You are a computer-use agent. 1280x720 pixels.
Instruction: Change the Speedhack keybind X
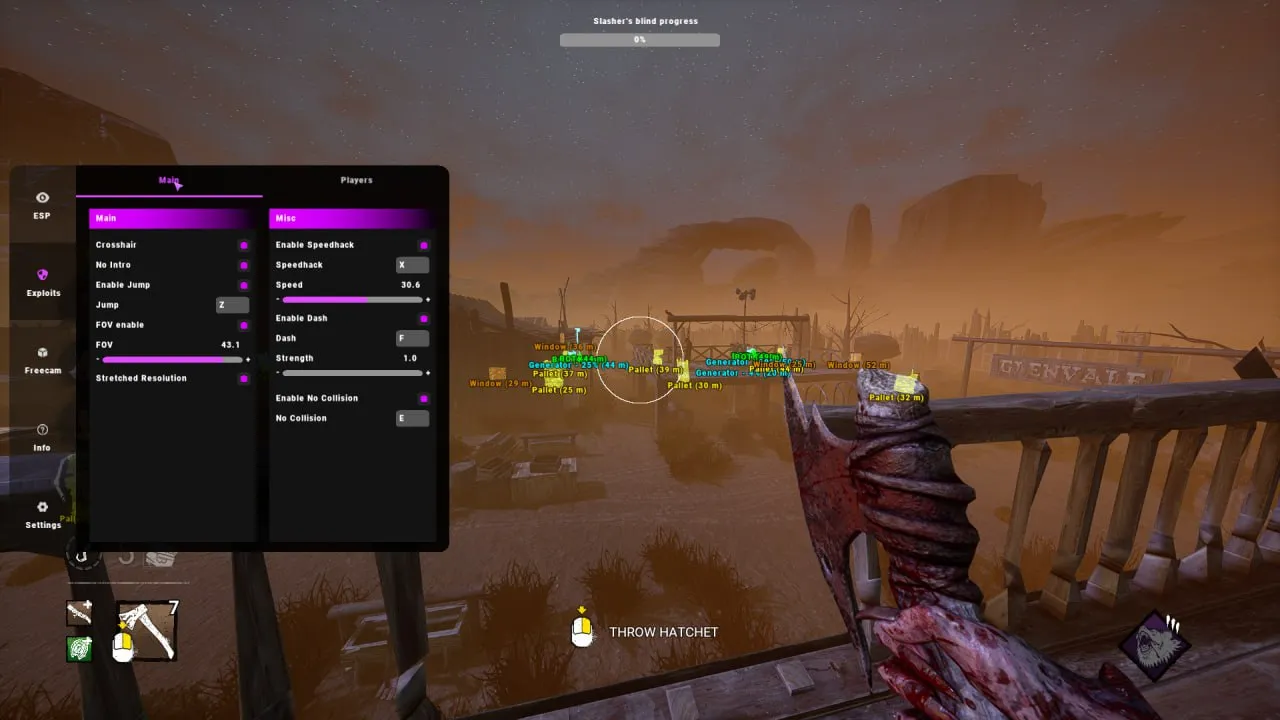click(412, 265)
